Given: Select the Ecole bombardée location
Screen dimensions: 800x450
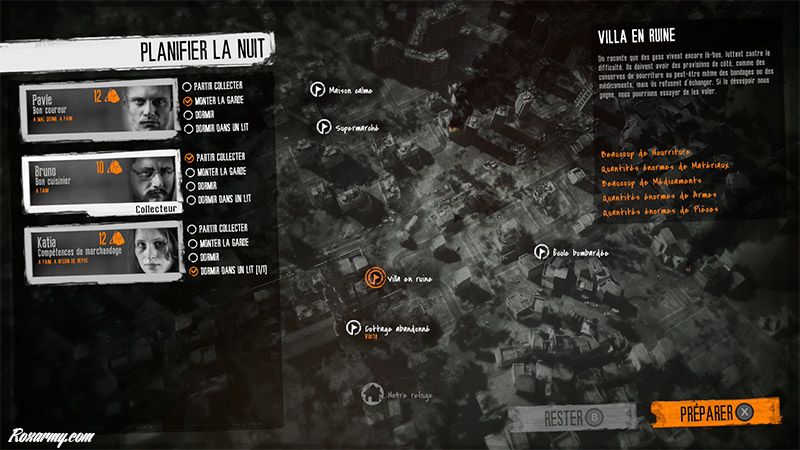Looking at the screenshot, I should [541, 252].
